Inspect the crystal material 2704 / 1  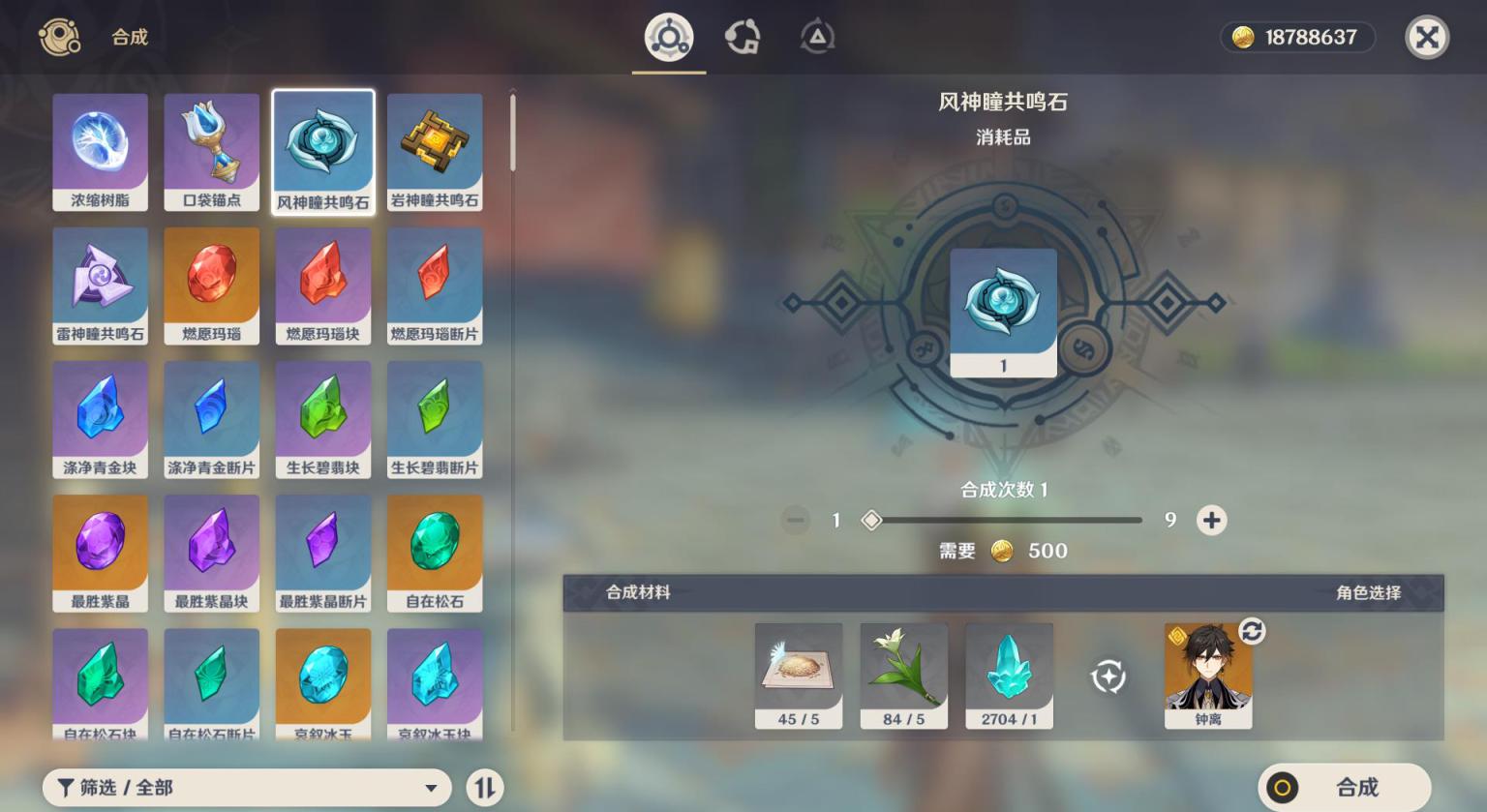point(1009,676)
